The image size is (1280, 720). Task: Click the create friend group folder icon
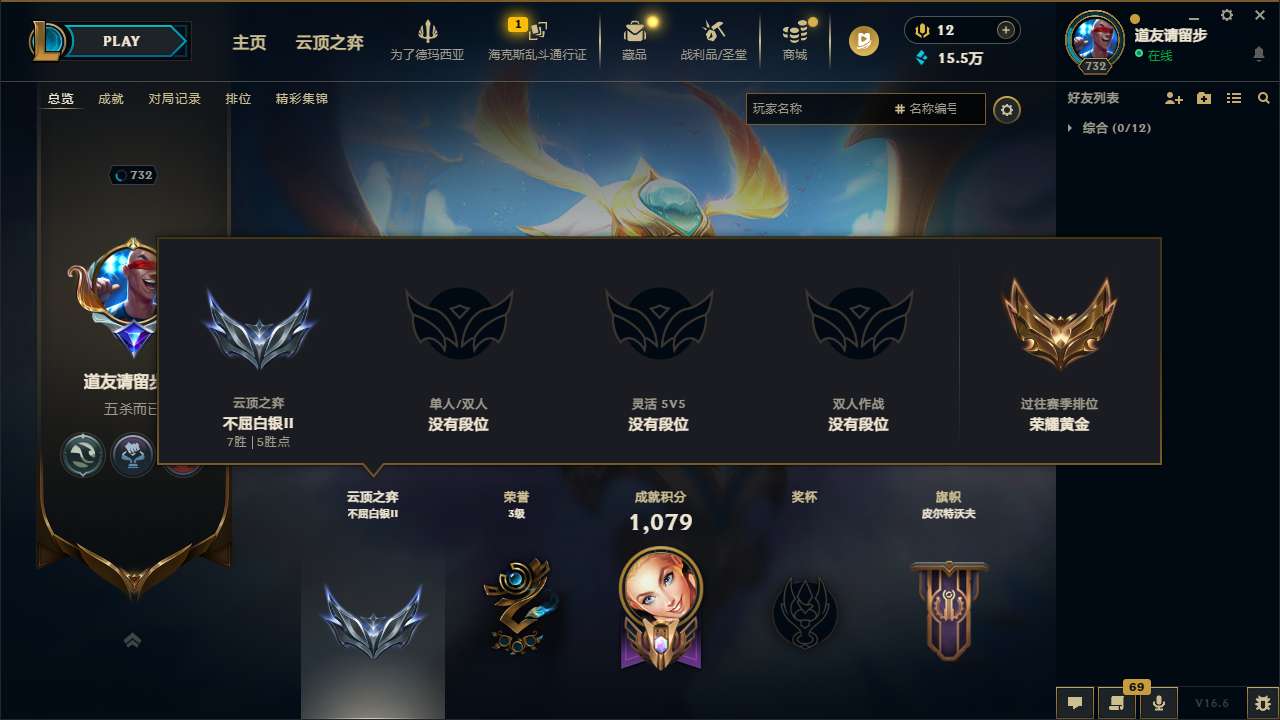coord(1203,98)
